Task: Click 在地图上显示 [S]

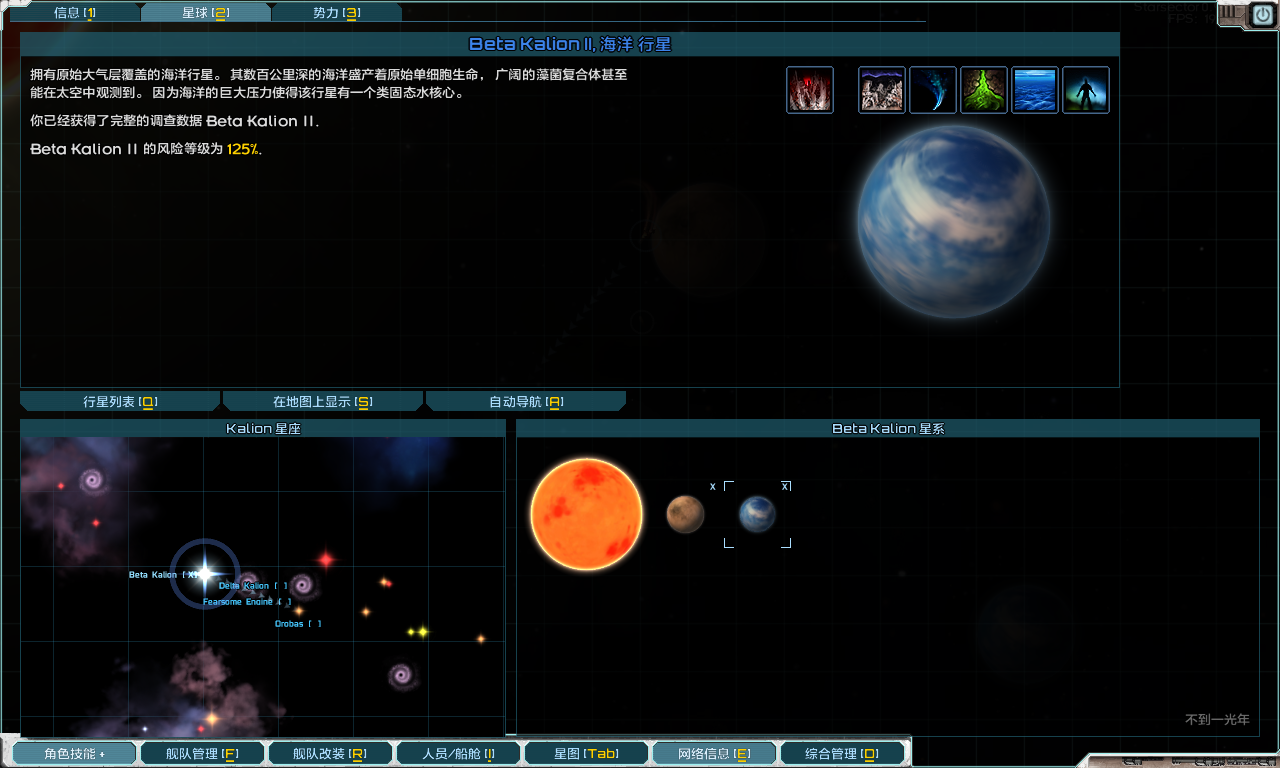Action: pos(322,400)
